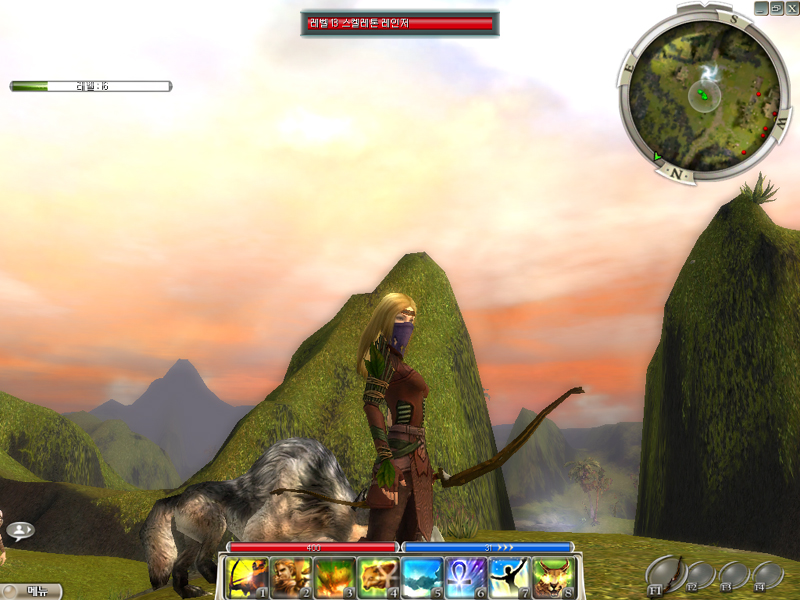The height and width of the screenshot is (600, 800).
Task: Close the game window
Action: pyautogui.click(x=790, y=7)
